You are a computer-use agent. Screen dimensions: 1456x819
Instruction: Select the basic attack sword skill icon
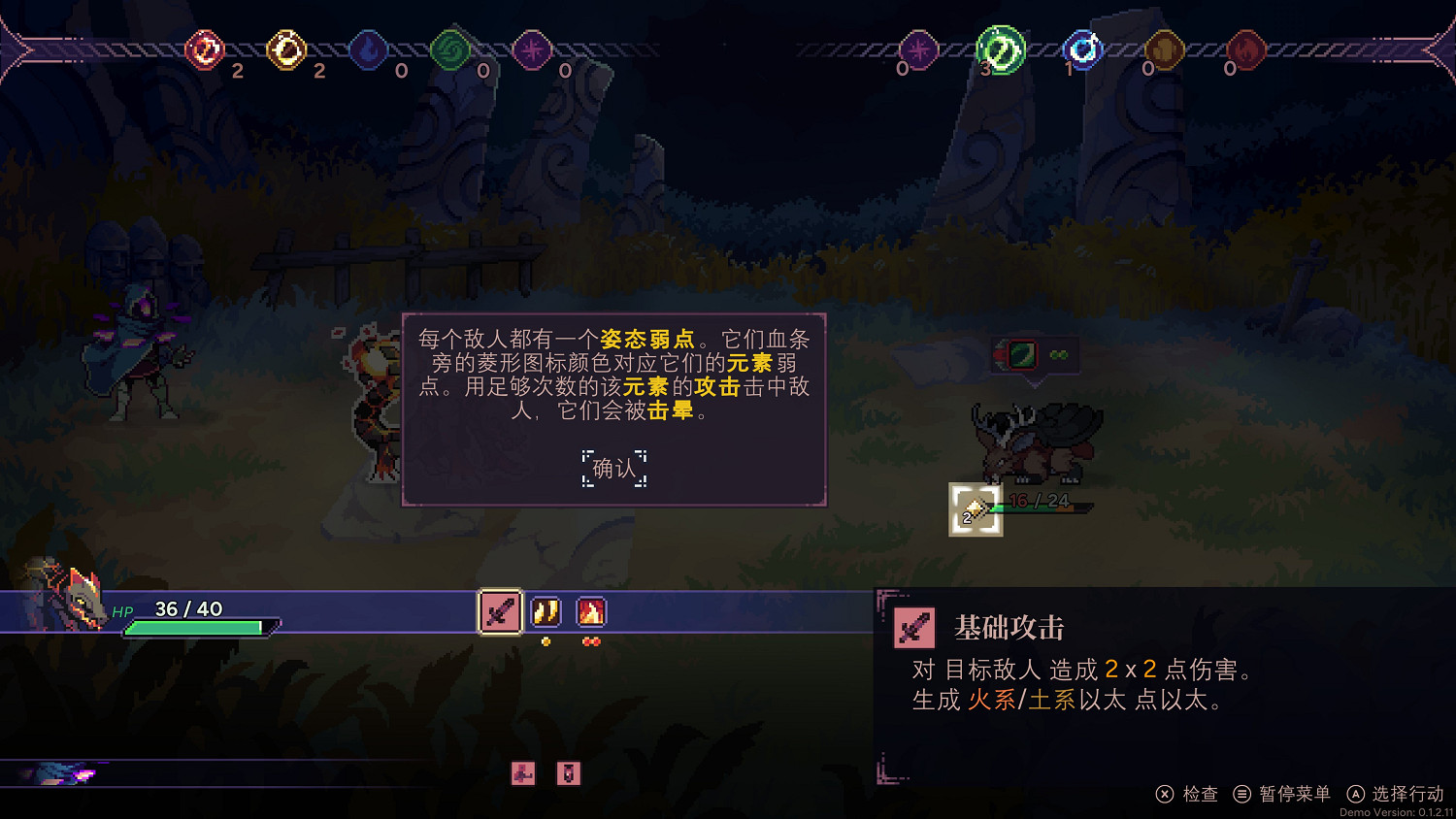(x=500, y=611)
